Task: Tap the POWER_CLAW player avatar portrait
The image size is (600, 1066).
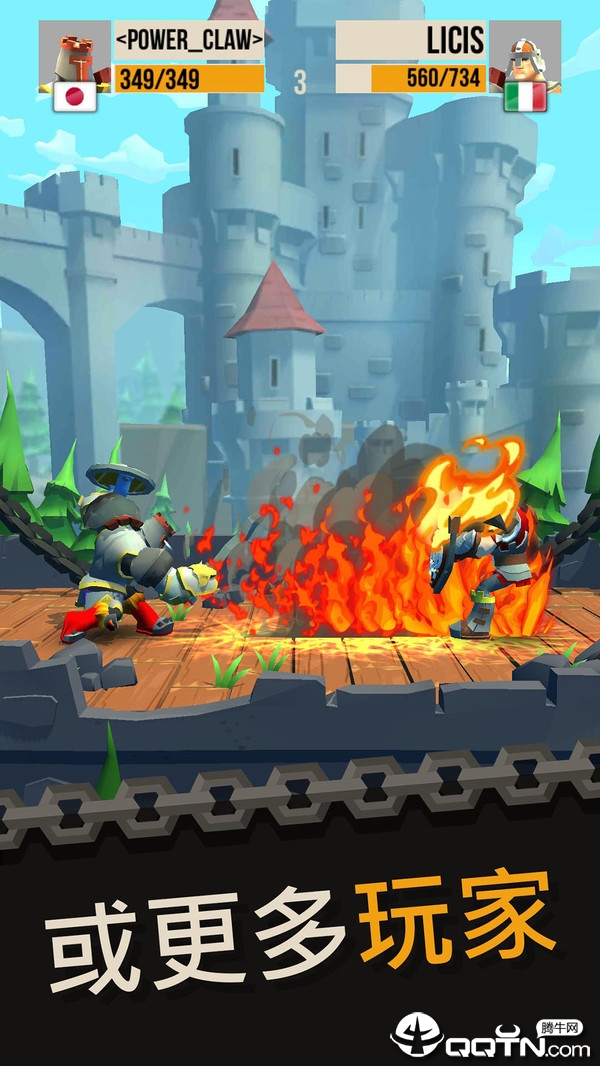Action: click(74, 52)
